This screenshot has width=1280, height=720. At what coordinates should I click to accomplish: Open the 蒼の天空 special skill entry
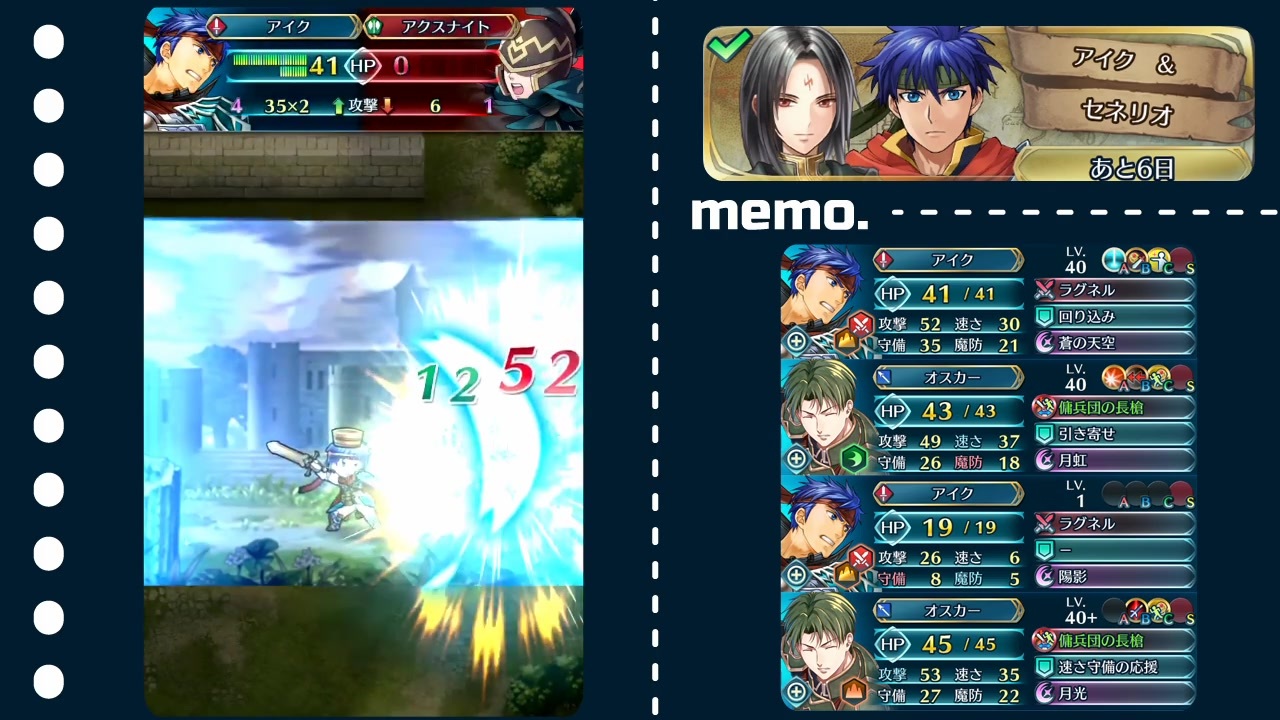[1113, 343]
